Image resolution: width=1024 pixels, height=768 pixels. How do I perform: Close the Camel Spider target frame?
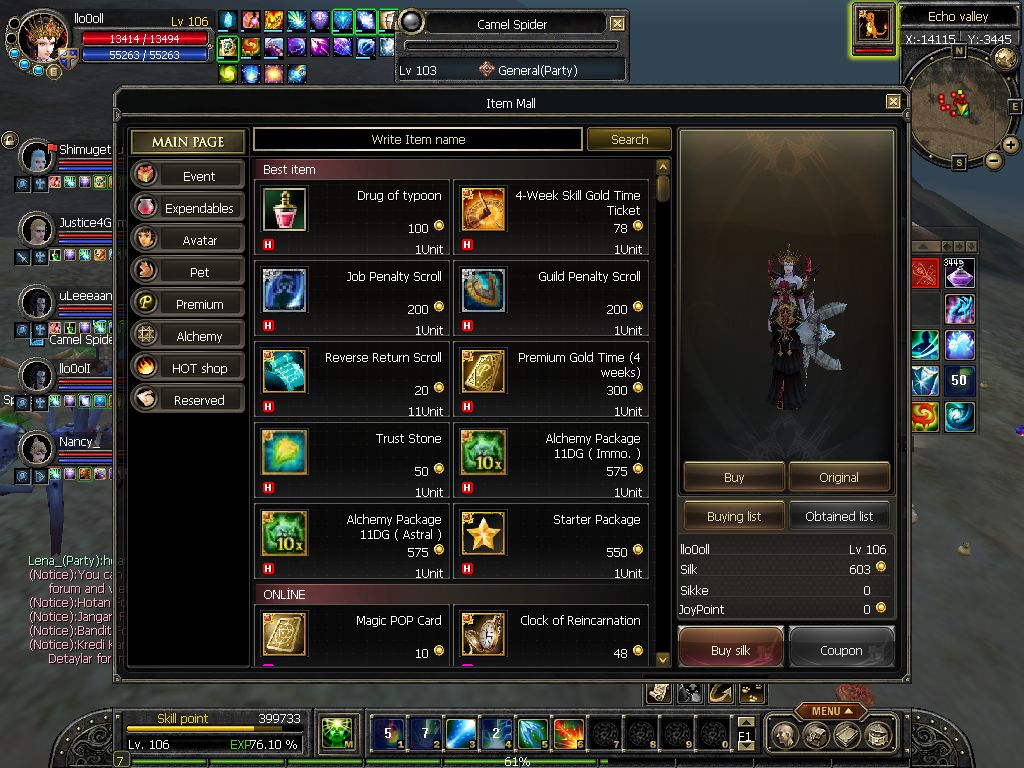(617, 23)
